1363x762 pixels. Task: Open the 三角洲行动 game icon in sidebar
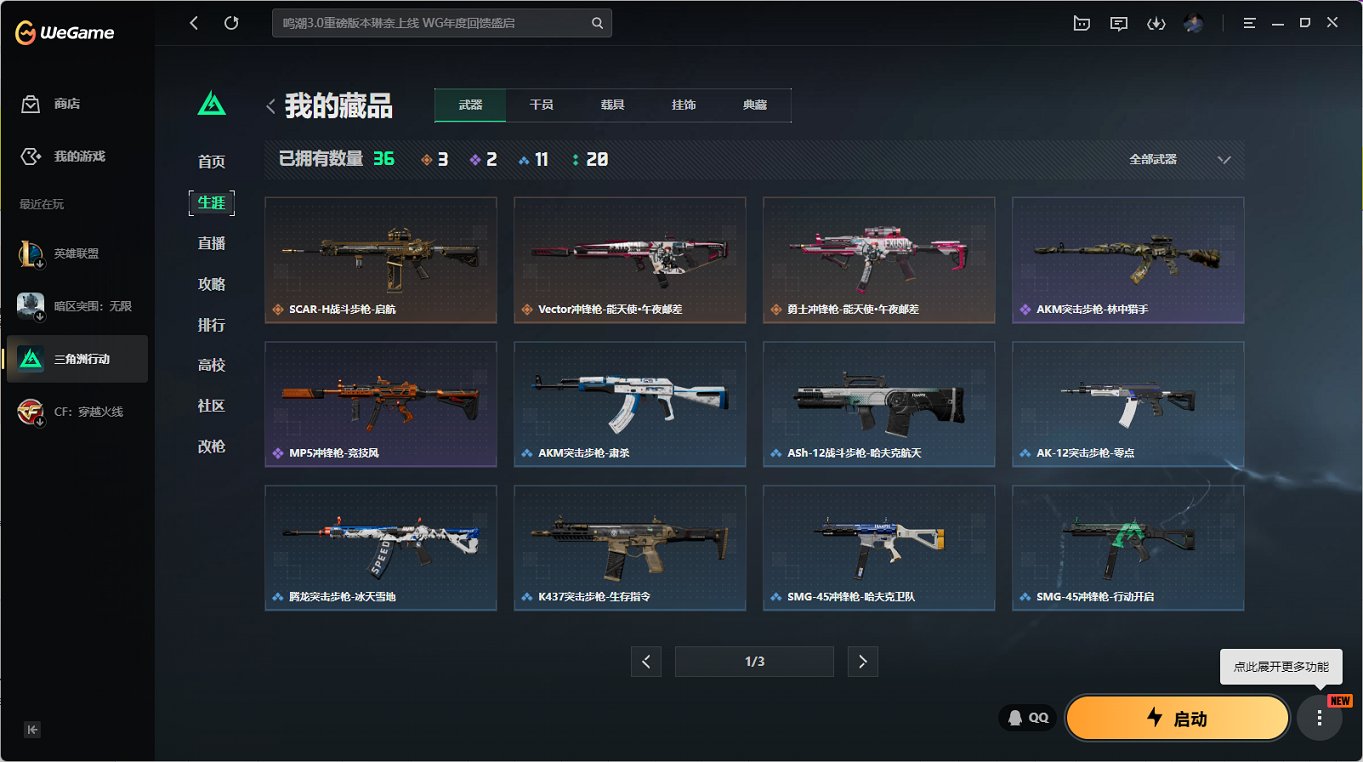point(77,358)
